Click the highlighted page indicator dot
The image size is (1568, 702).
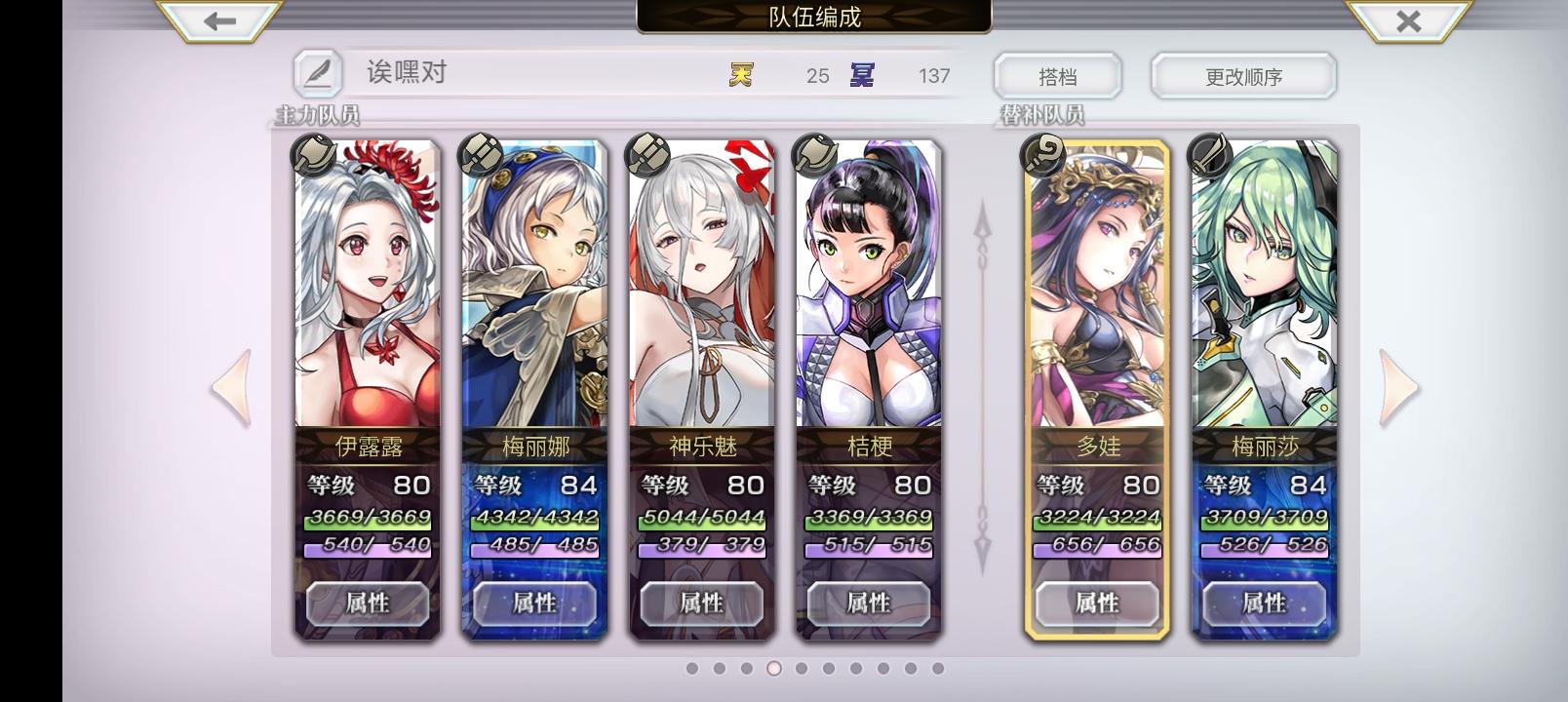click(772, 668)
